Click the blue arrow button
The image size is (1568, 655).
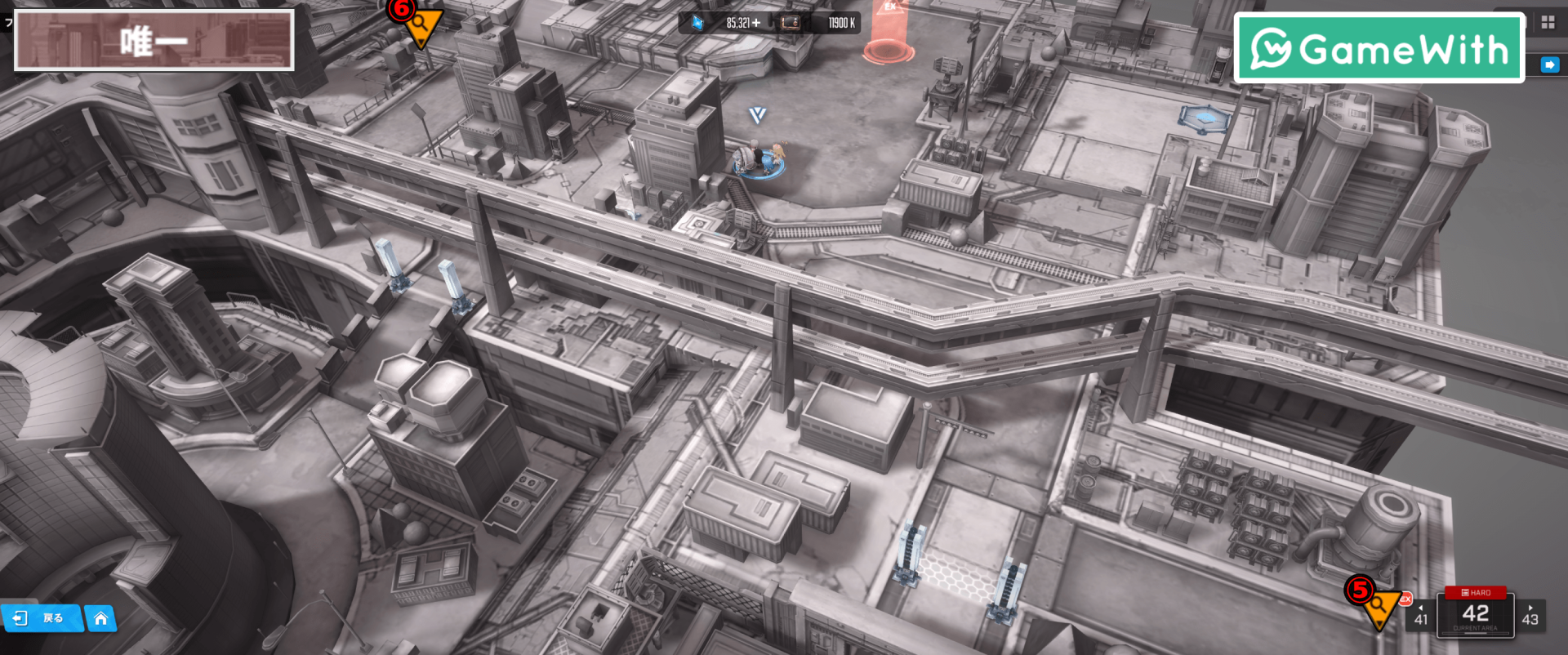click(1549, 65)
